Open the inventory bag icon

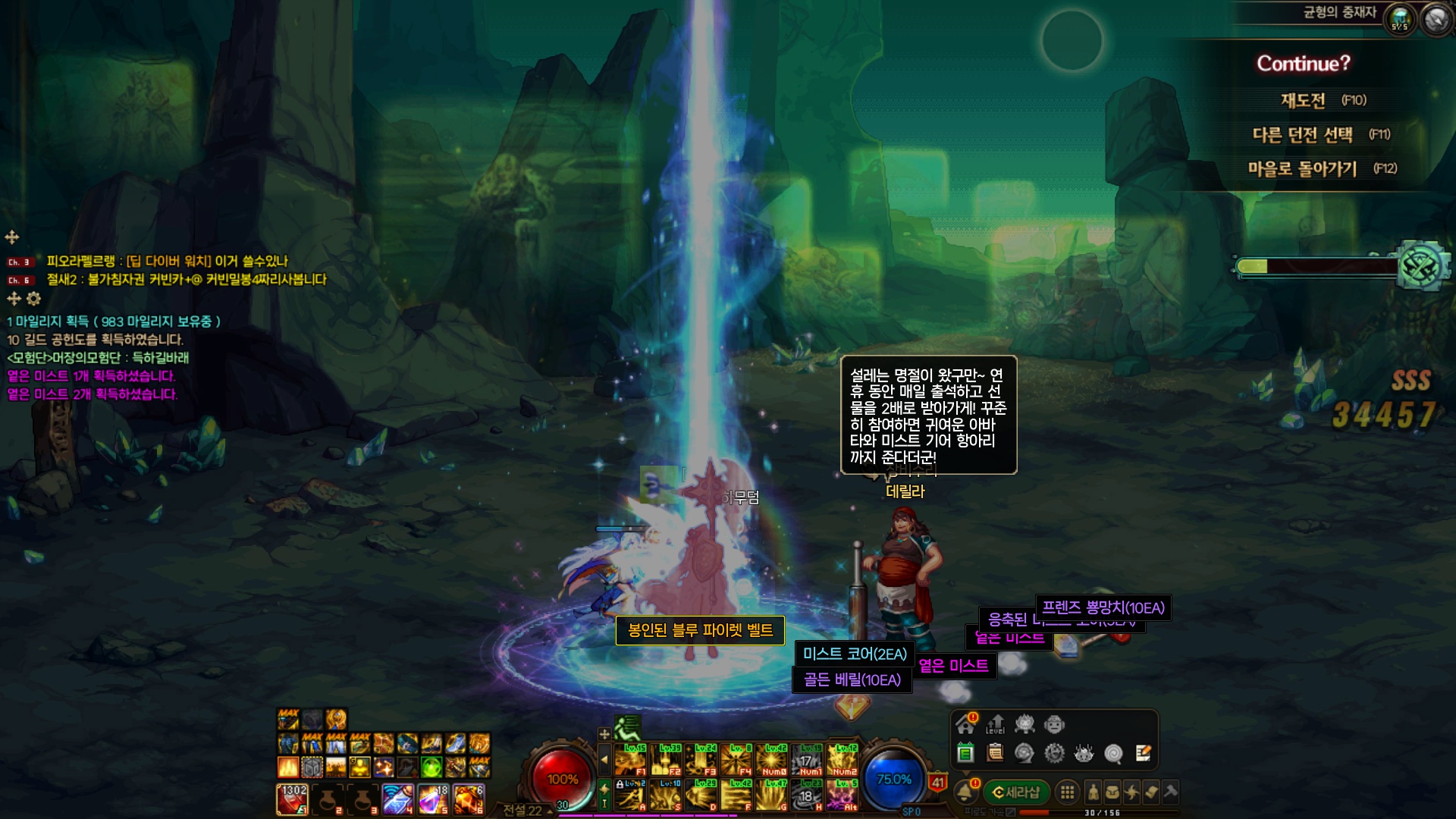point(1112,792)
